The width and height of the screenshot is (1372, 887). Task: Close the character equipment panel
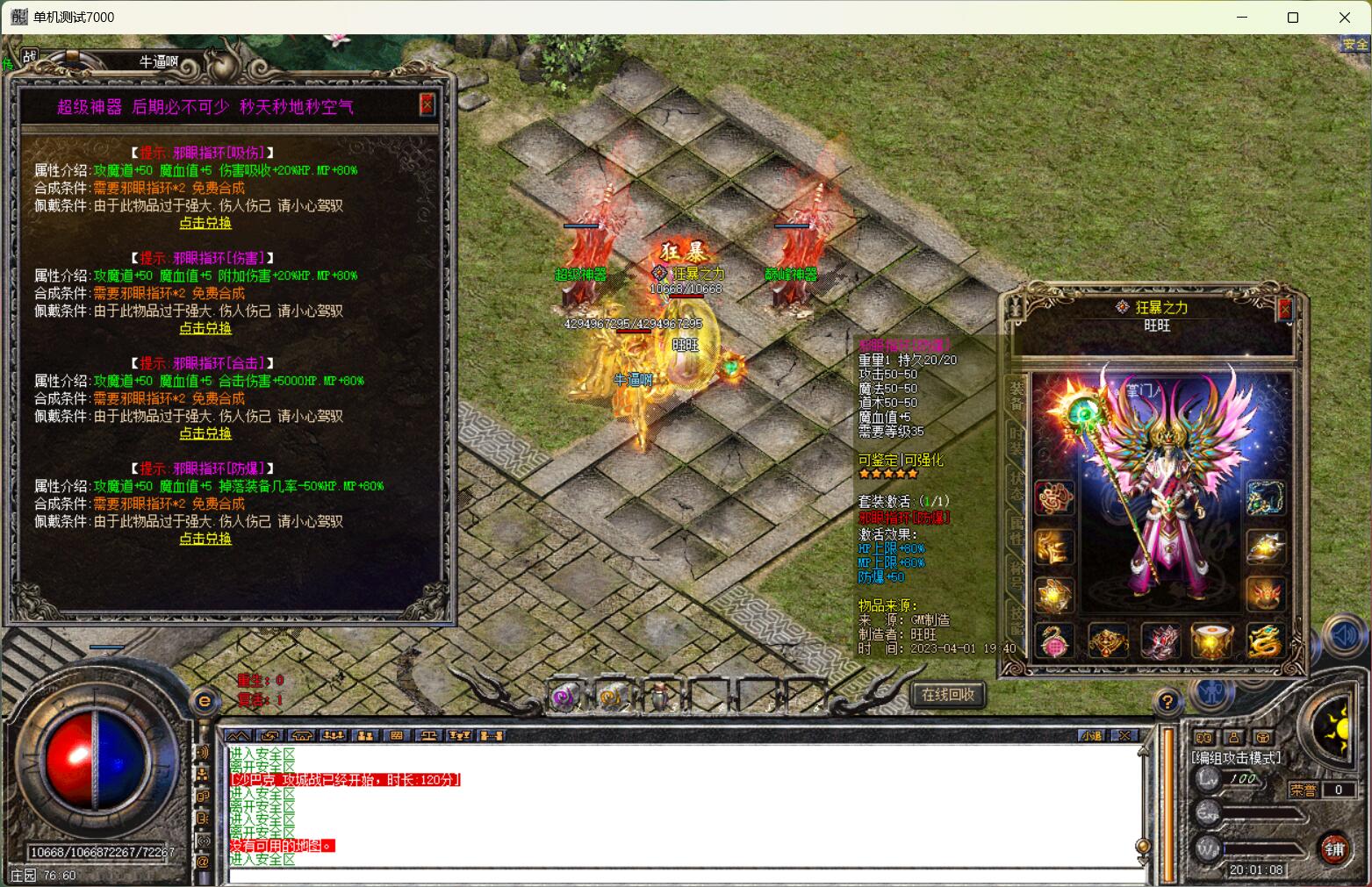(x=1285, y=309)
